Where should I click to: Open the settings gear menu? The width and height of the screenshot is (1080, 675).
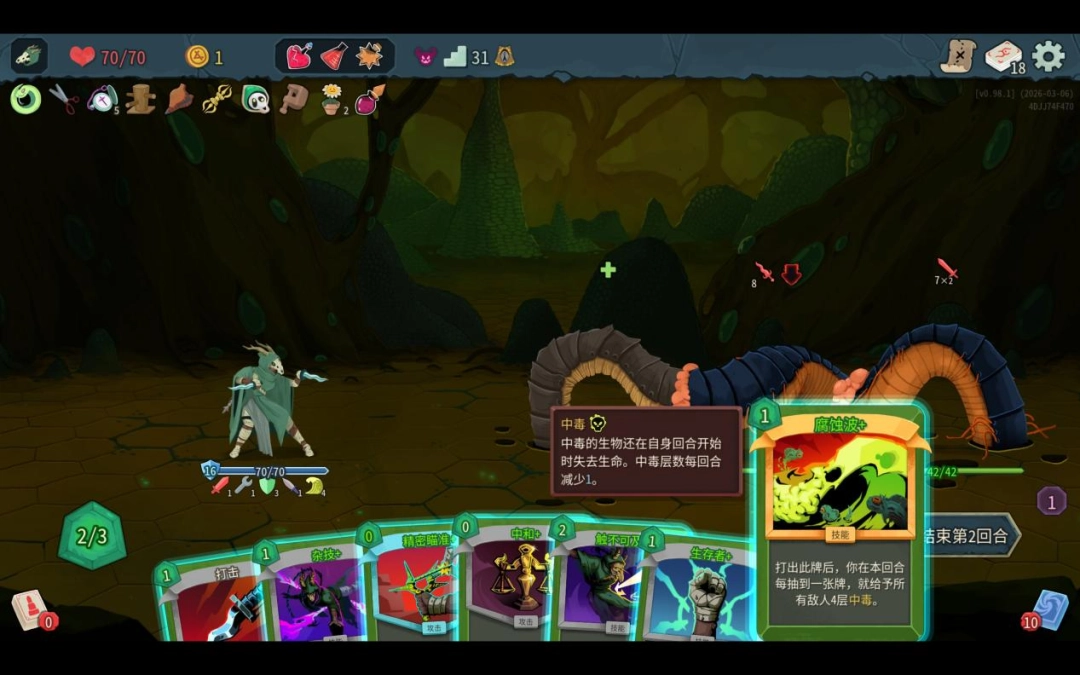tap(1048, 56)
